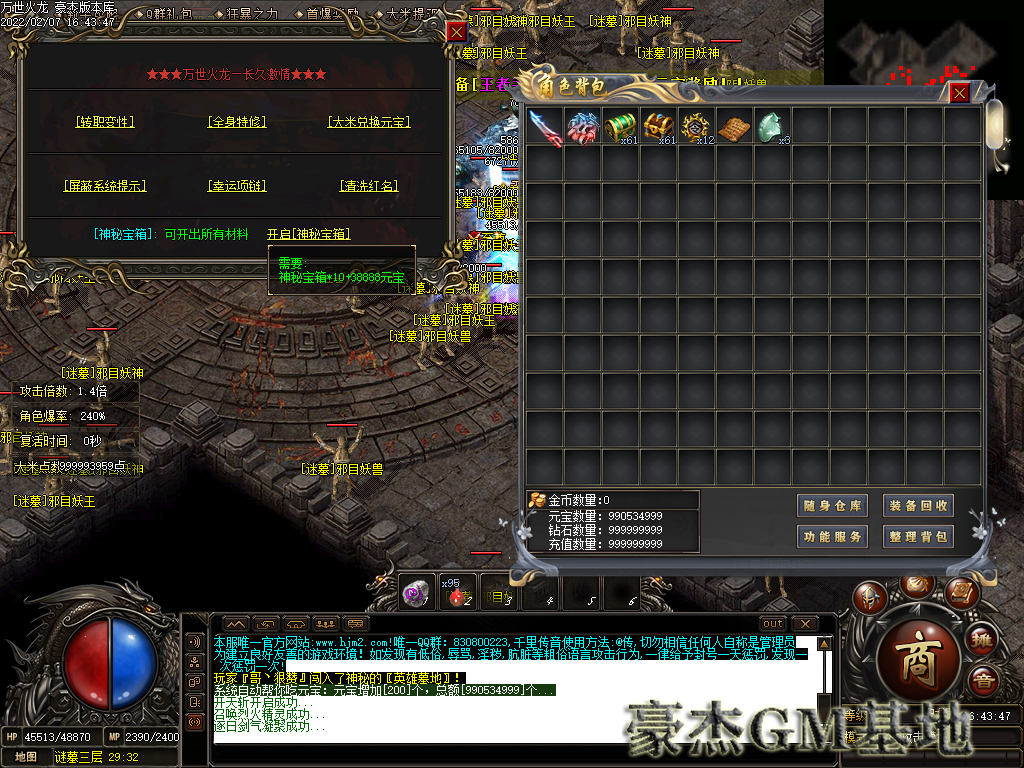1024x768 pixels.
Task: Select the golden 令 token stack
Action: tap(697, 127)
